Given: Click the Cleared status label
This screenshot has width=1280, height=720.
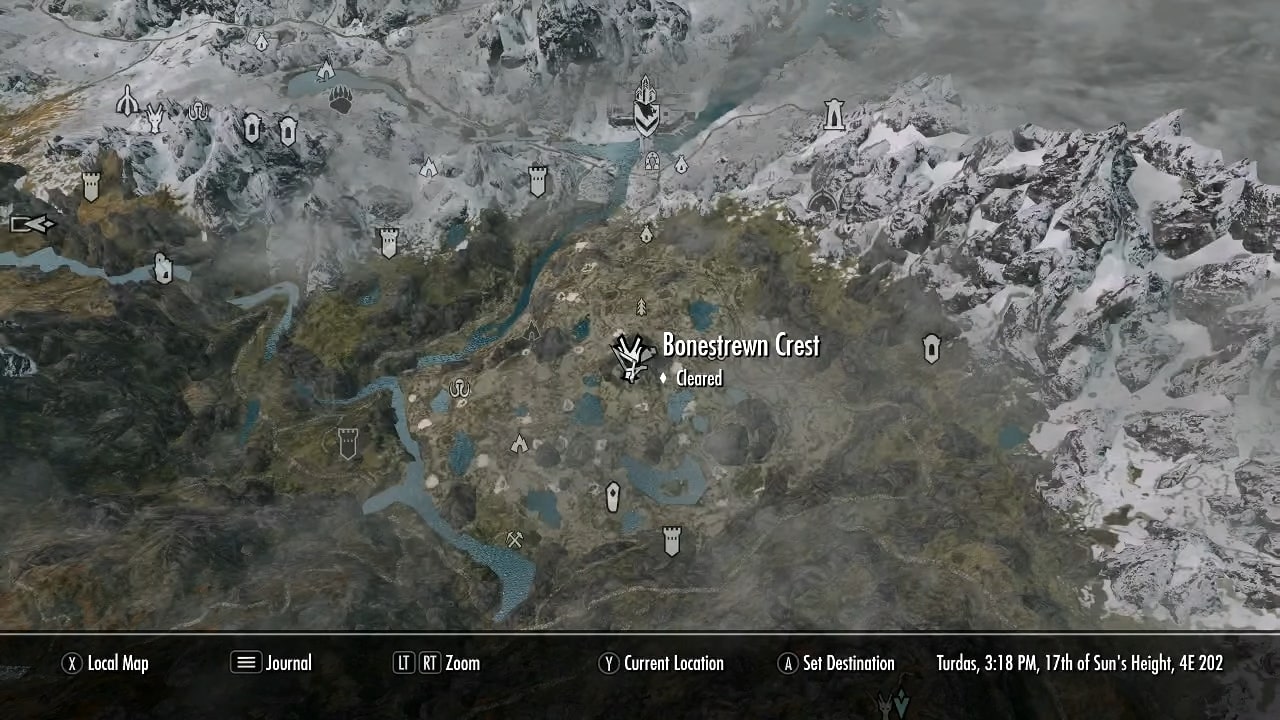Looking at the screenshot, I should click(x=699, y=379).
